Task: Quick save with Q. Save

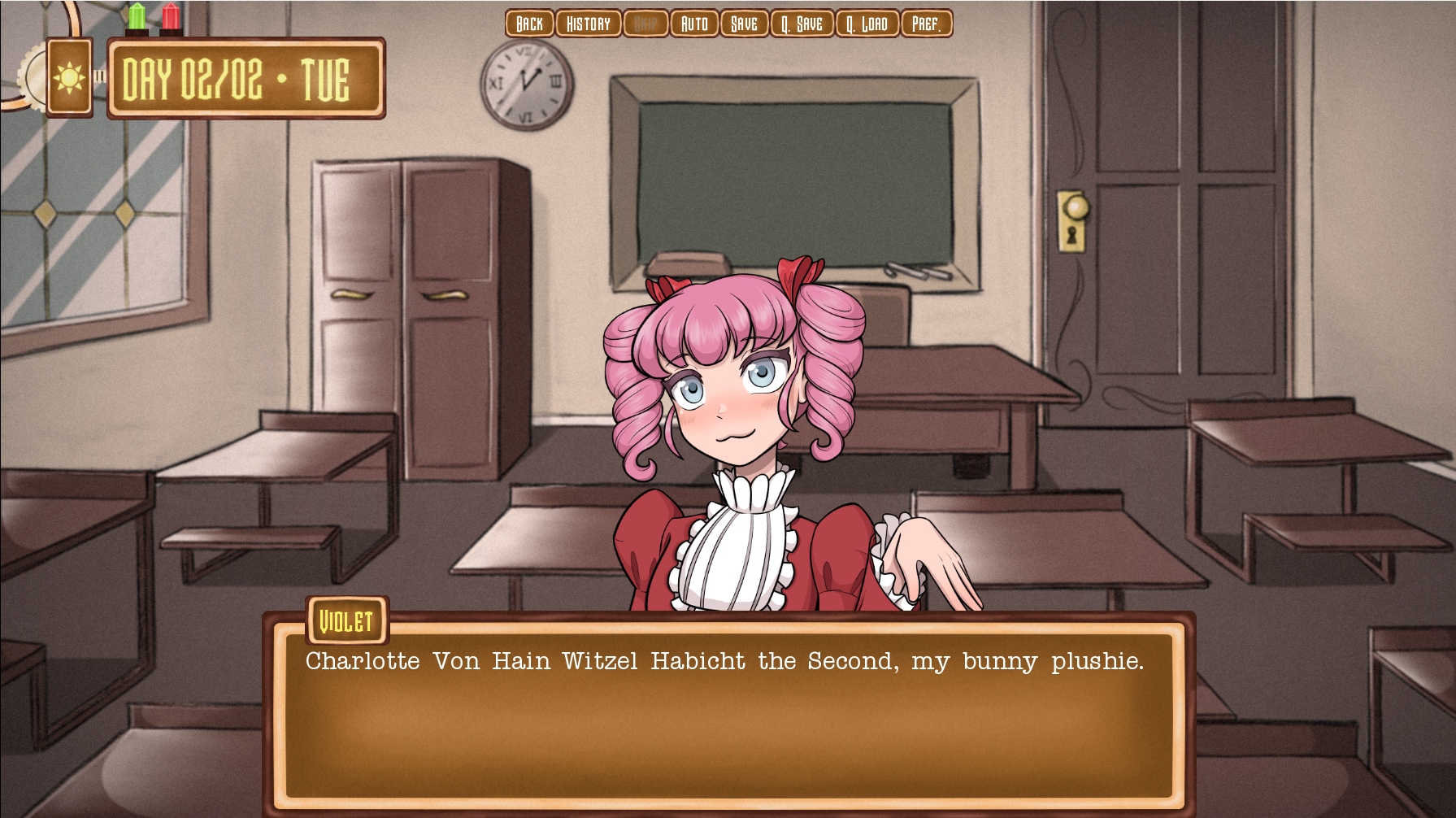Action: [x=802, y=24]
